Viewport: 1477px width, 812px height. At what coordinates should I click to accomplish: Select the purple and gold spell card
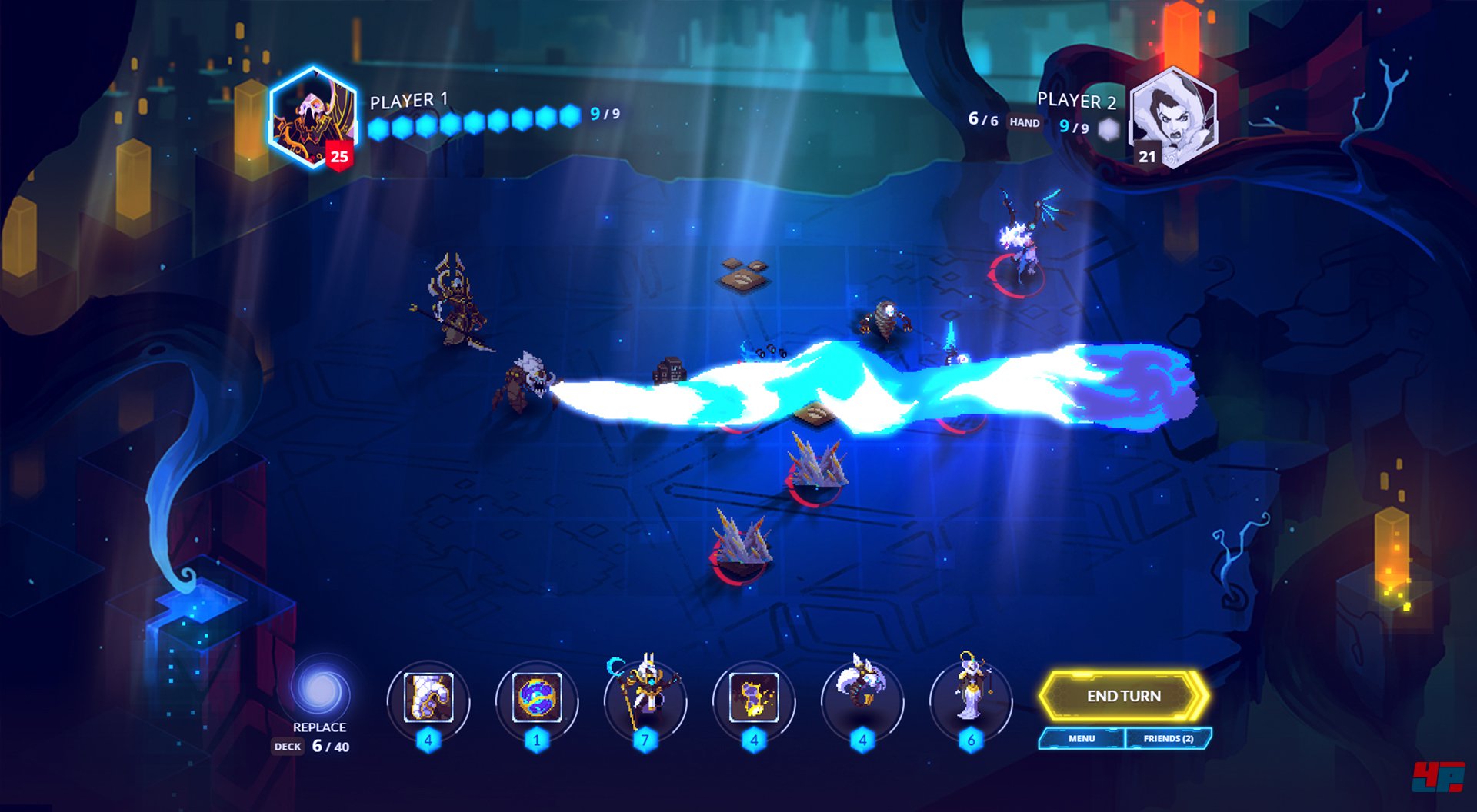754,697
